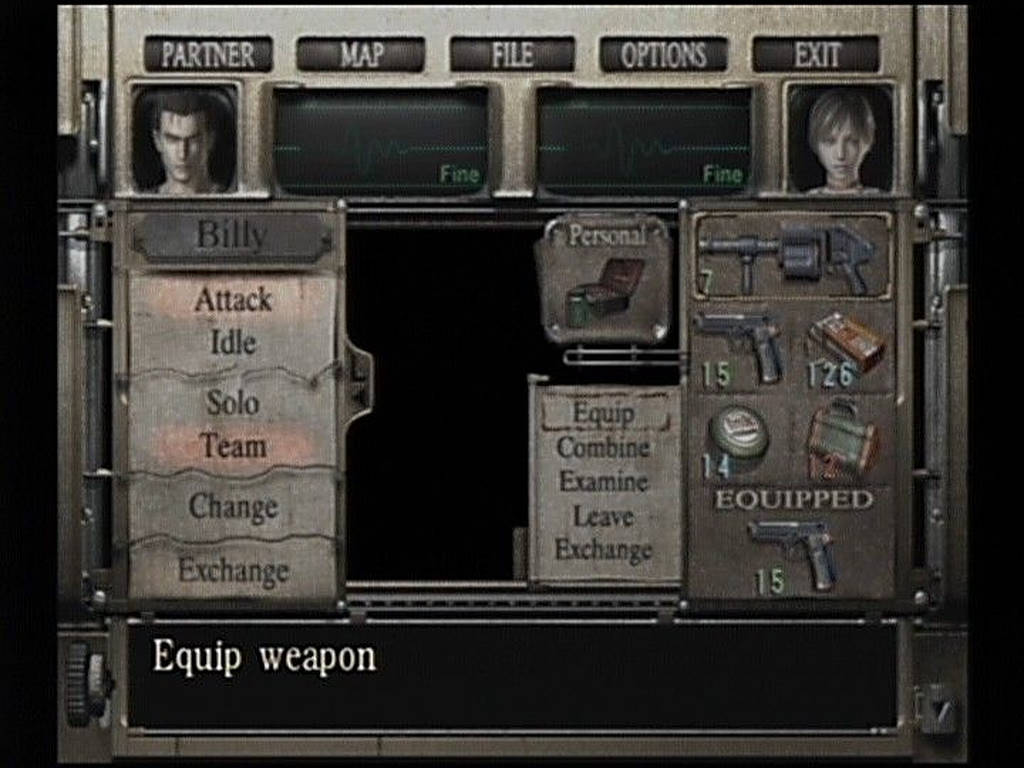Choose Solo mode

coord(233,403)
